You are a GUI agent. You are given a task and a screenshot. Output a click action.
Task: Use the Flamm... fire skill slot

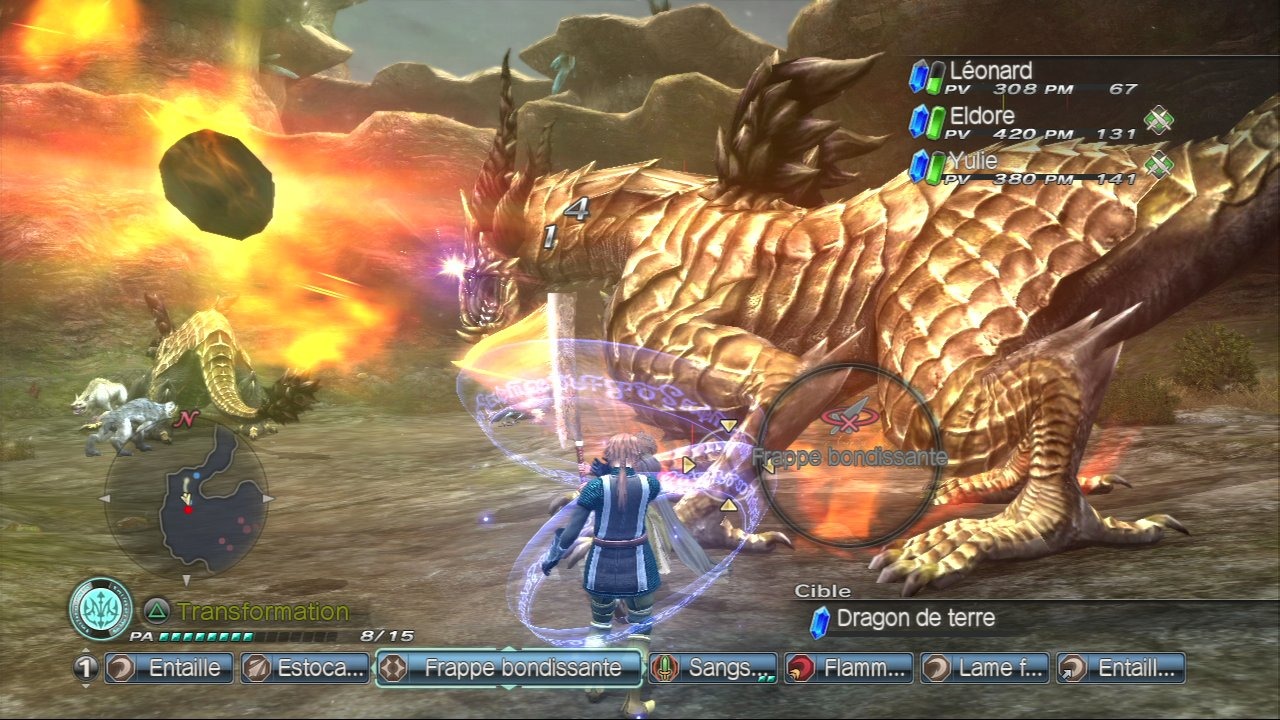(849, 668)
